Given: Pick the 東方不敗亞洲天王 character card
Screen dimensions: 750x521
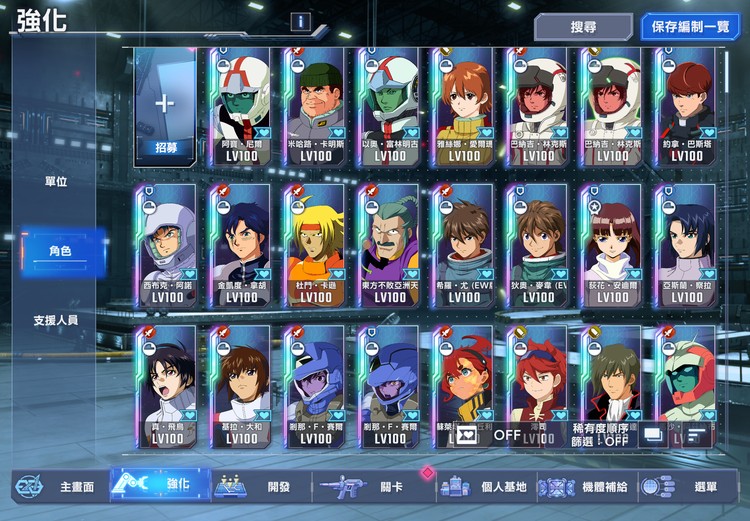Looking at the screenshot, I should (x=390, y=244).
